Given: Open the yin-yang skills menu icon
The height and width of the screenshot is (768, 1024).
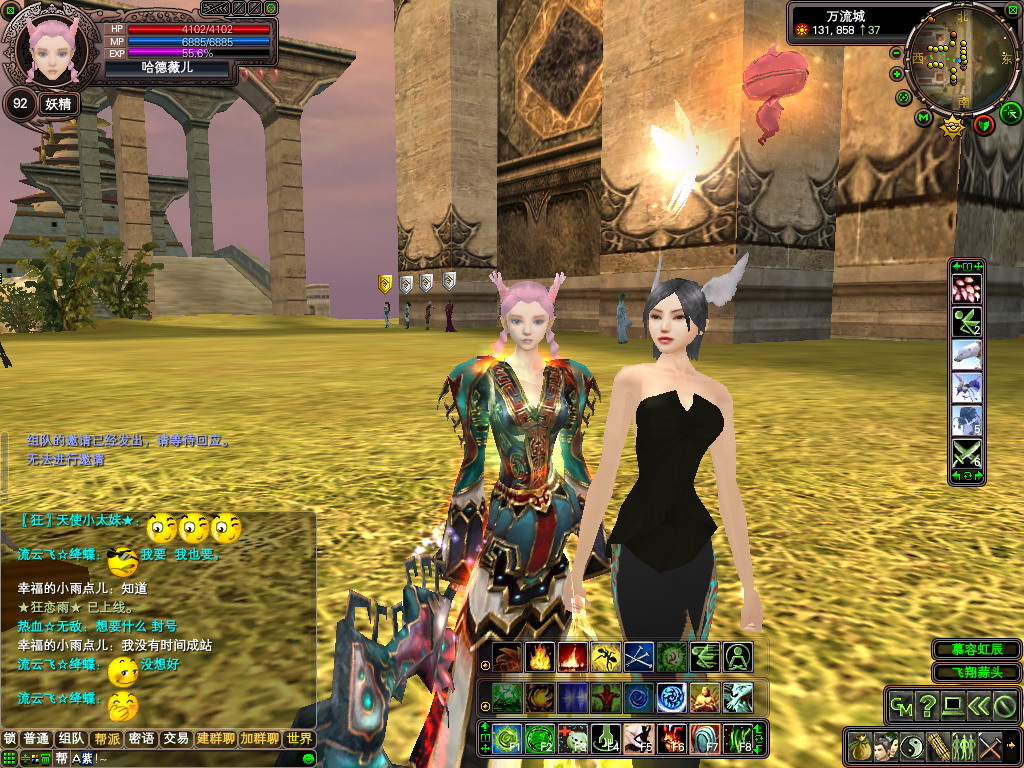Looking at the screenshot, I should click(912, 746).
